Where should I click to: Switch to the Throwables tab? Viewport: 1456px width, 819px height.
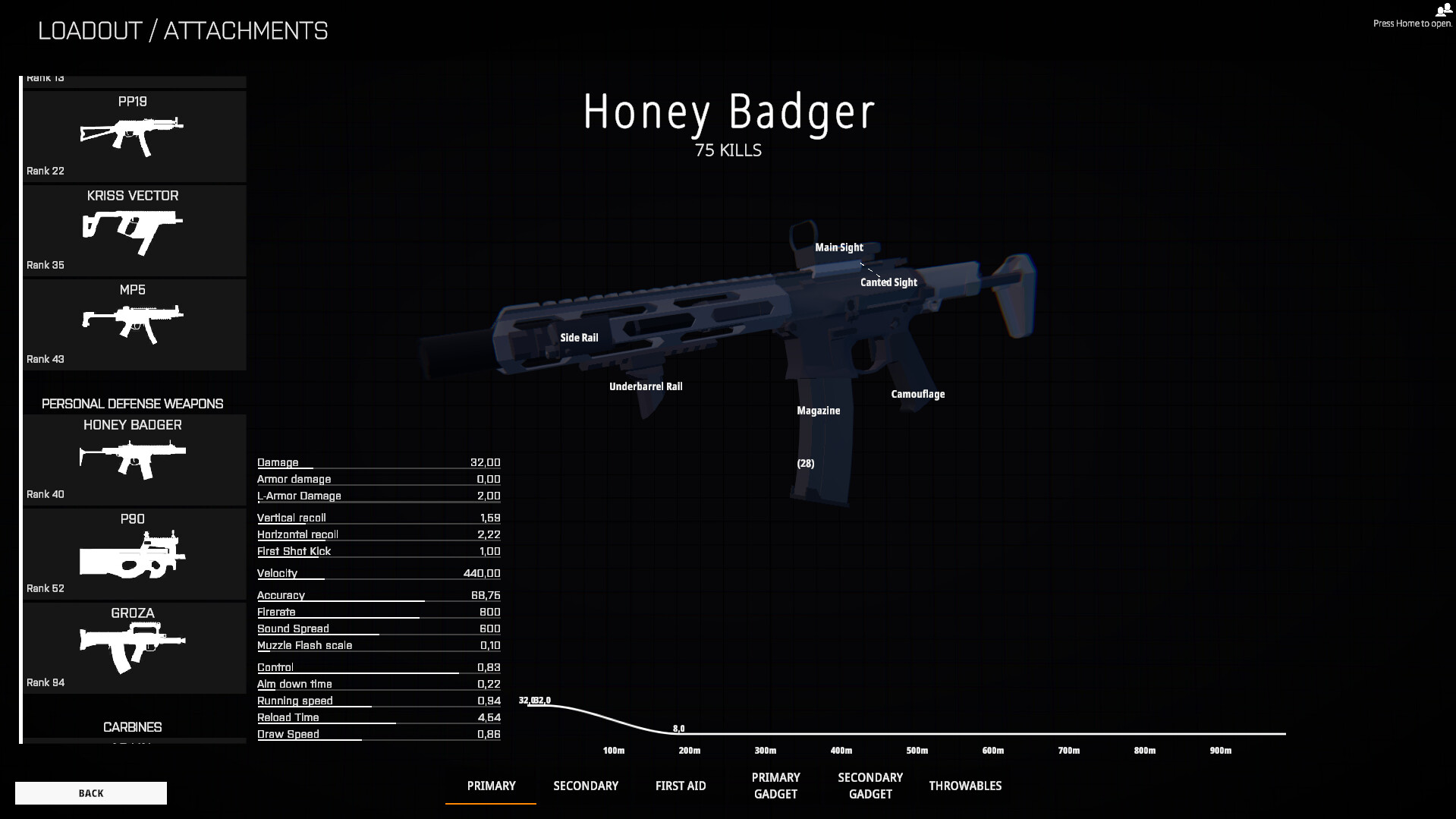click(965, 786)
